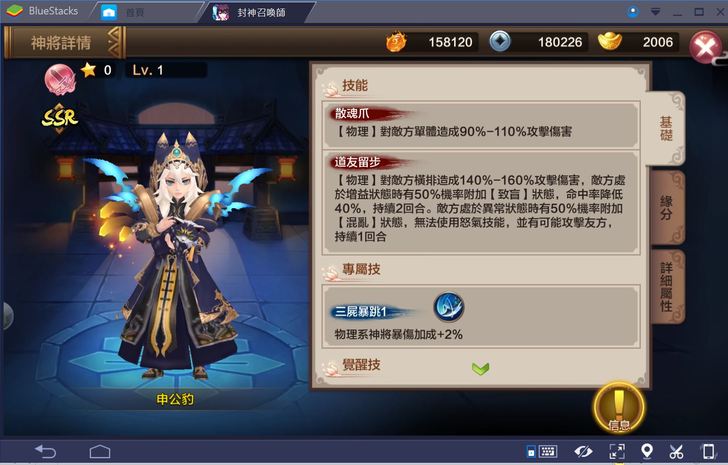The width and height of the screenshot is (728, 465).
Task: Tap the silver coin currency icon
Action: 499,41
